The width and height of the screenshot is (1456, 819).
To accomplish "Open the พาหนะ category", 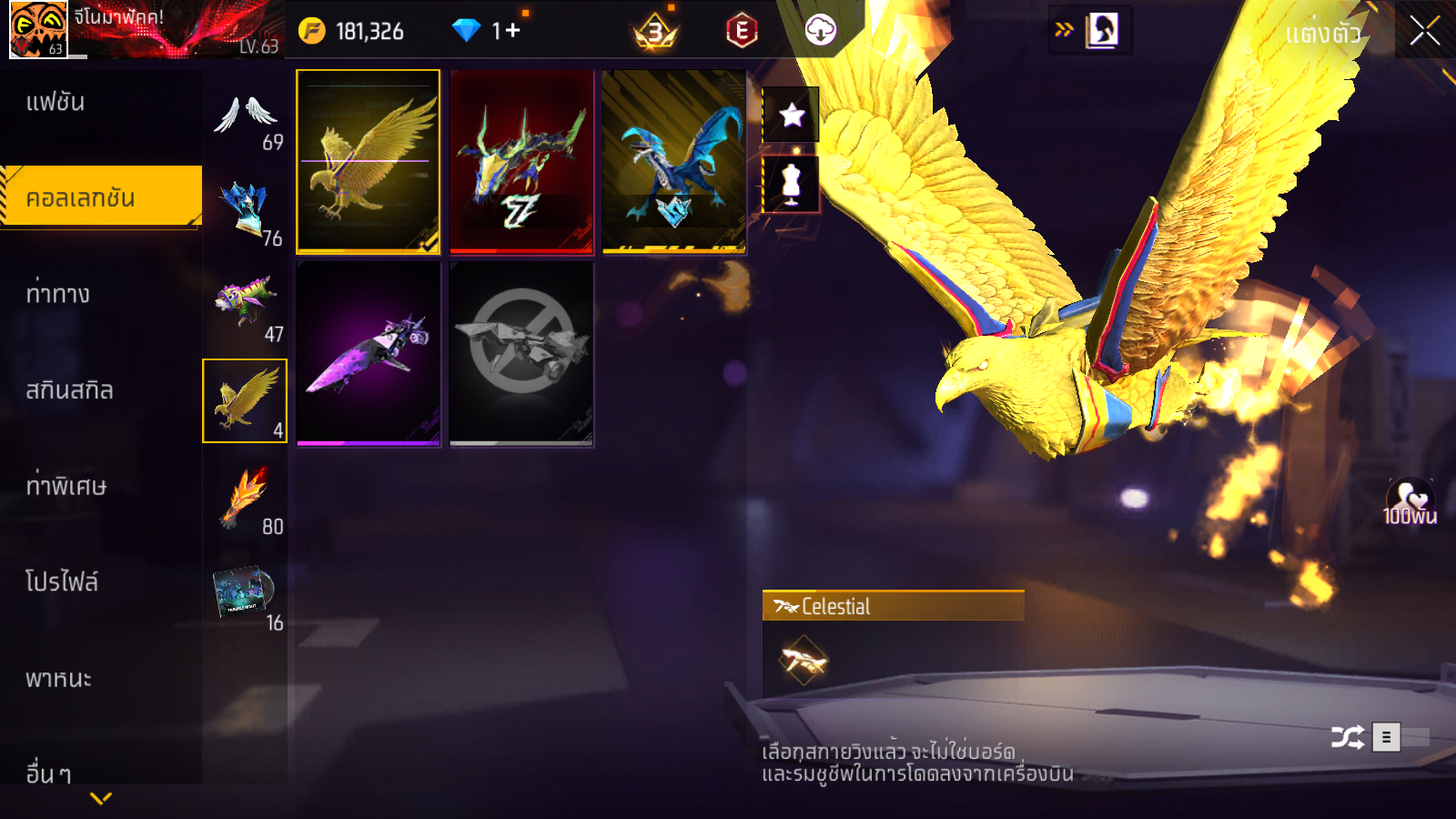I will [58, 679].
